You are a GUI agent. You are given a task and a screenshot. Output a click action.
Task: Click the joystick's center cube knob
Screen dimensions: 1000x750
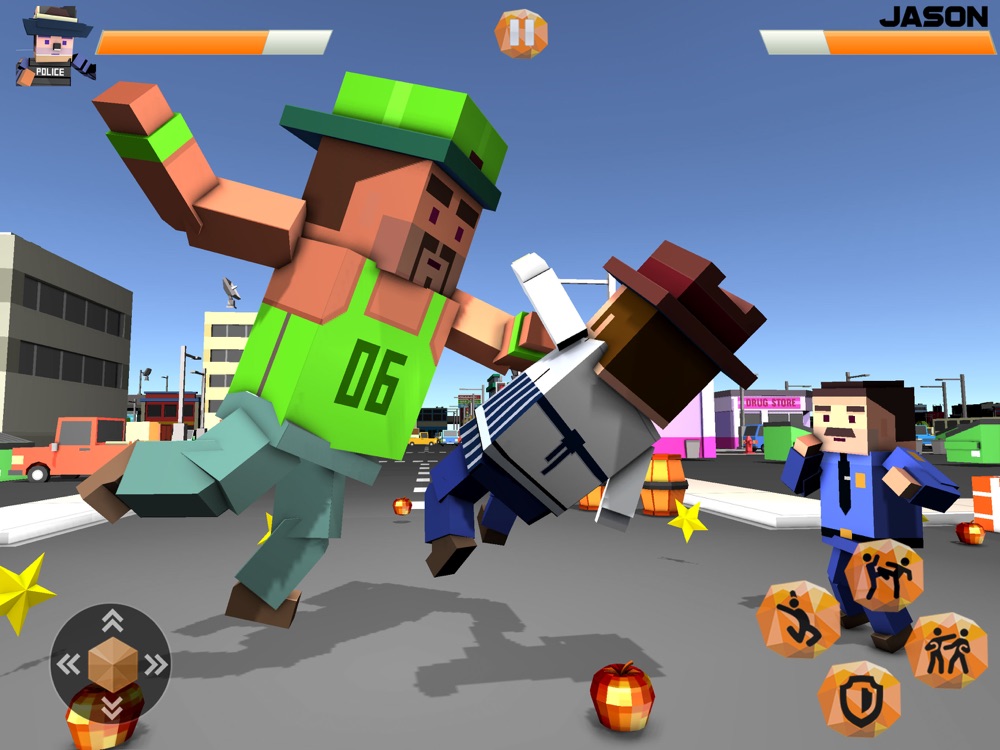[x=111, y=664]
